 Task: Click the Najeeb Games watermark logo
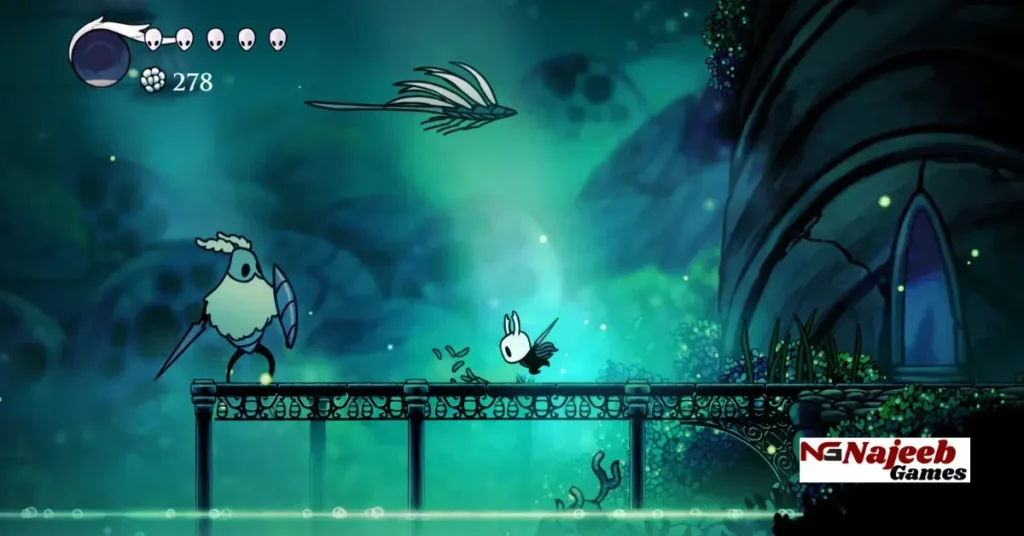(x=884, y=460)
